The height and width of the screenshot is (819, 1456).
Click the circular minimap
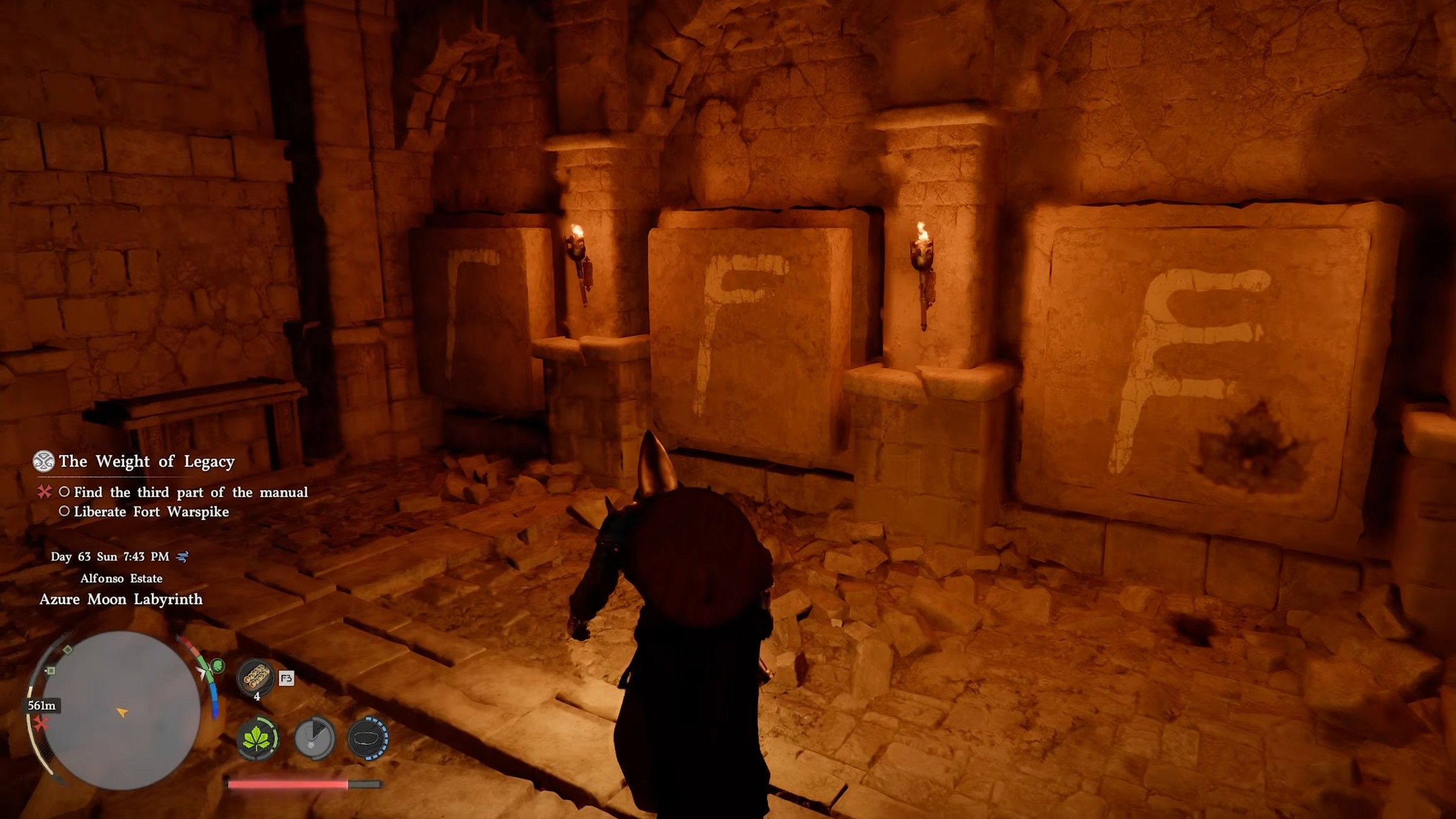pyautogui.click(x=121, y=710)
